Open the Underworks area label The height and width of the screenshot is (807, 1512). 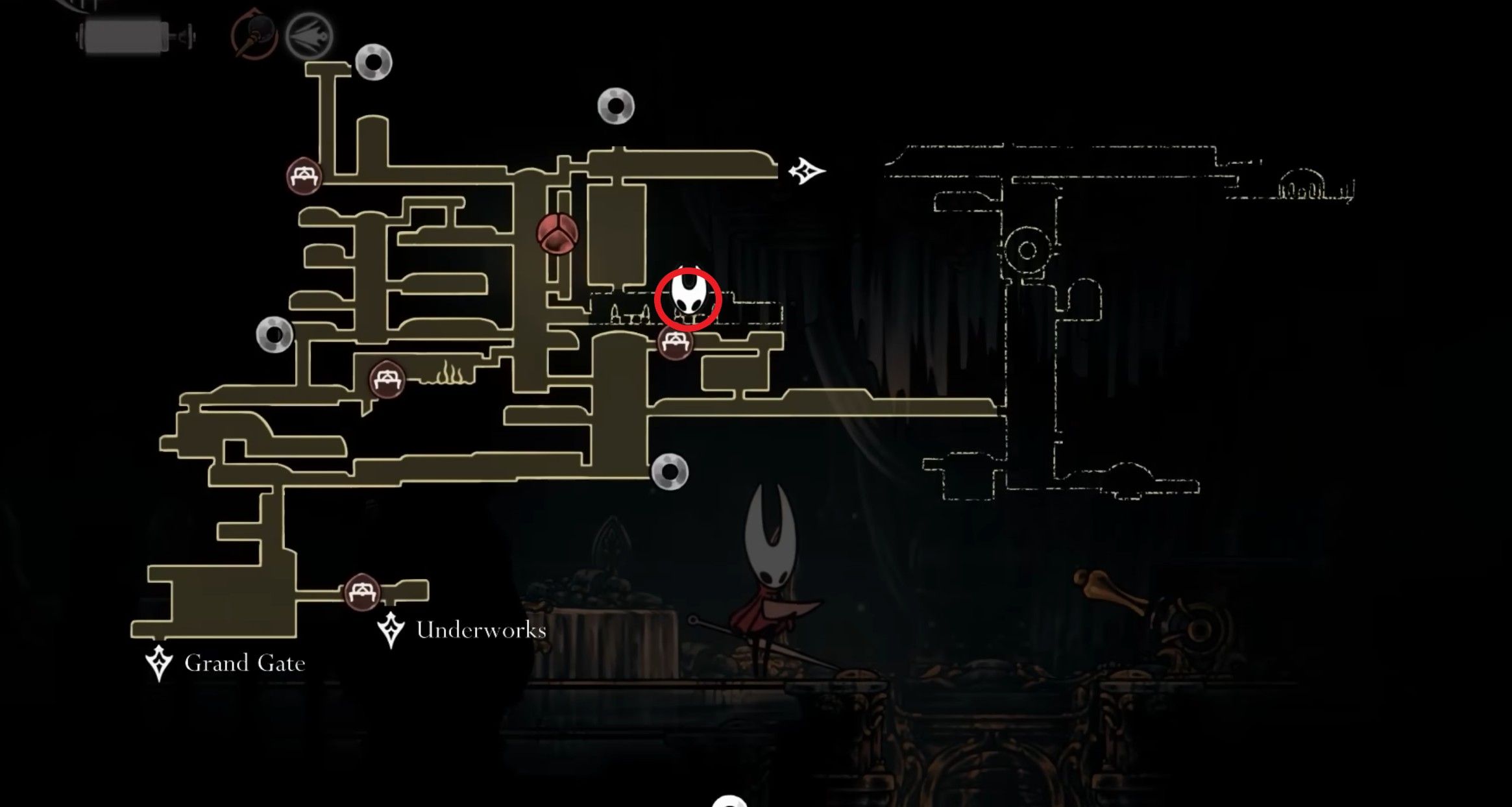click(480, 628)
